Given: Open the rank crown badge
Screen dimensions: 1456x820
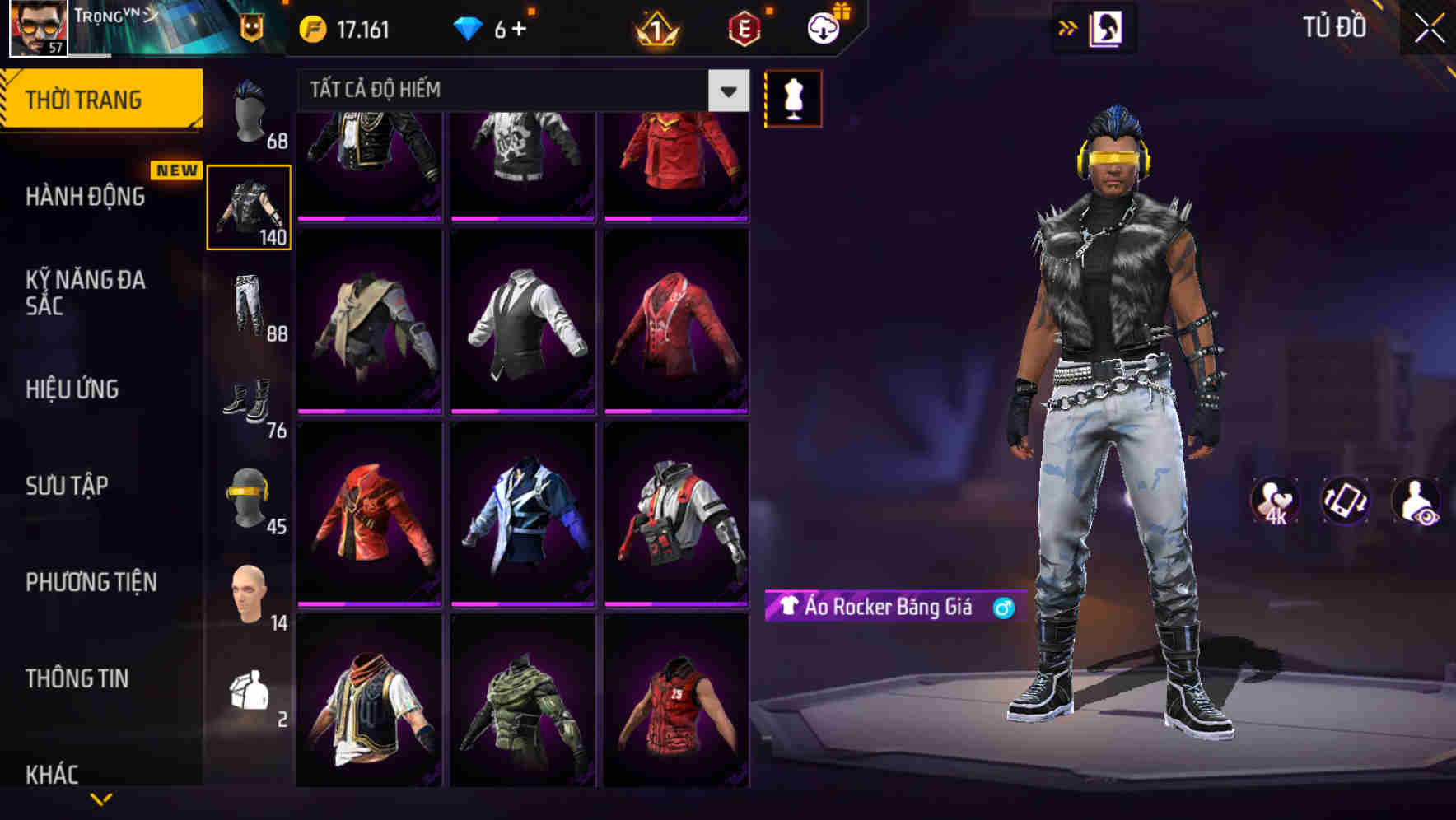Looking at the screenshot, I should pos(653,26).
